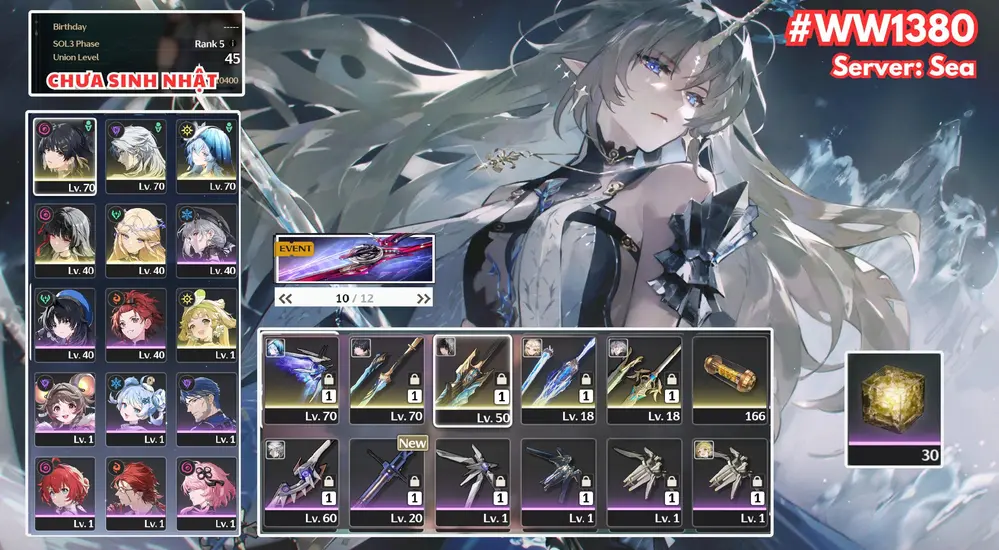Click the info icon beside Rank 5
Image resolution: width=999 pixels, height=550 pixels.
pos(233,44)
